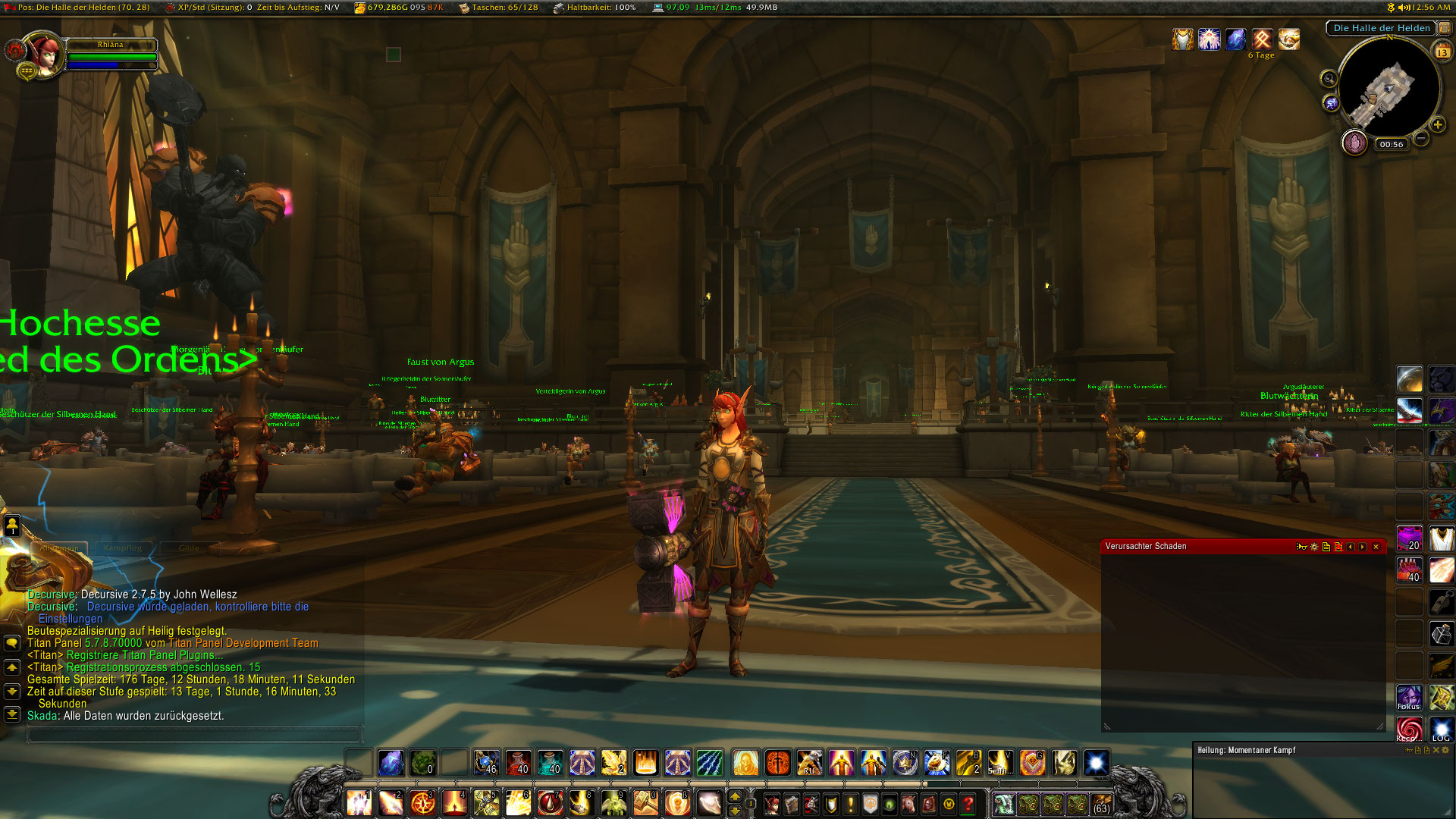Open the calendar showing 13 on the minimap
The width and height of the screenshot is (1456, 819).
(1442, 52)
